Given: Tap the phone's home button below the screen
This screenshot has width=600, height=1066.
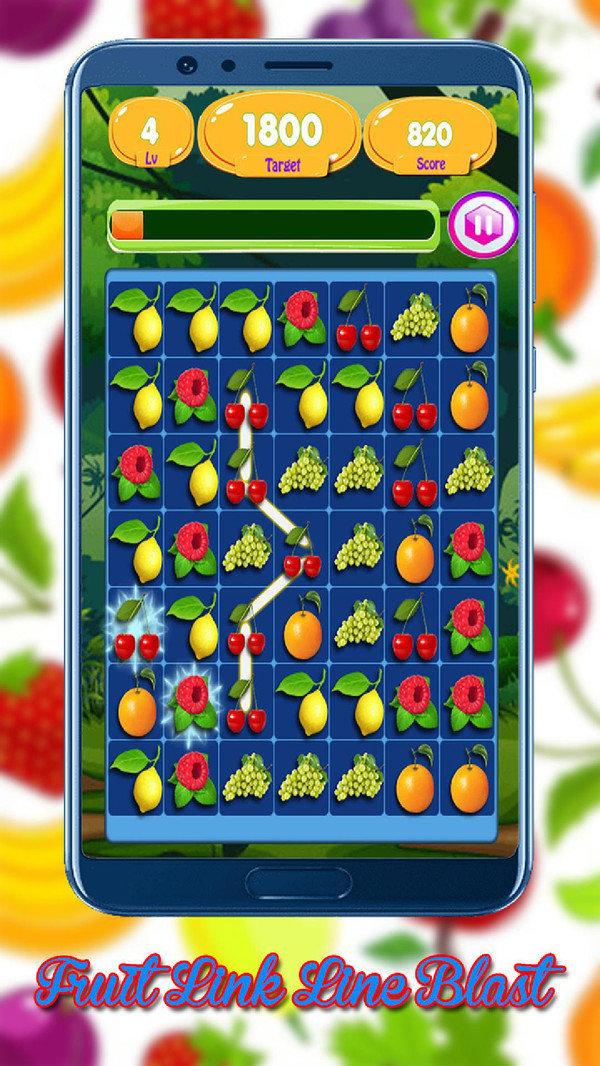Looking at the screenshot, I should (300, 883).
